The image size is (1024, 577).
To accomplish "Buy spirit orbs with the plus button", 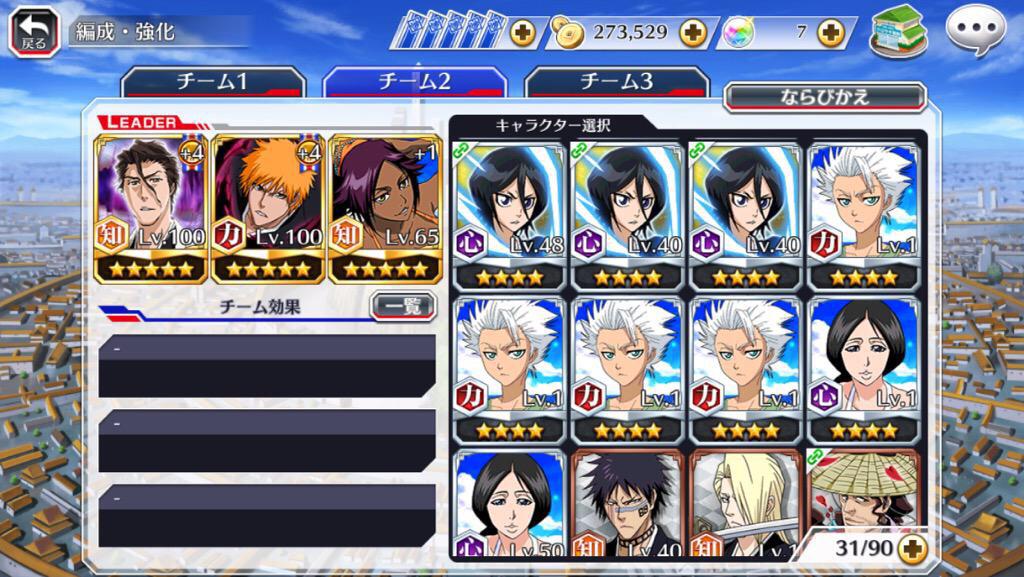I will pos(830,32).
